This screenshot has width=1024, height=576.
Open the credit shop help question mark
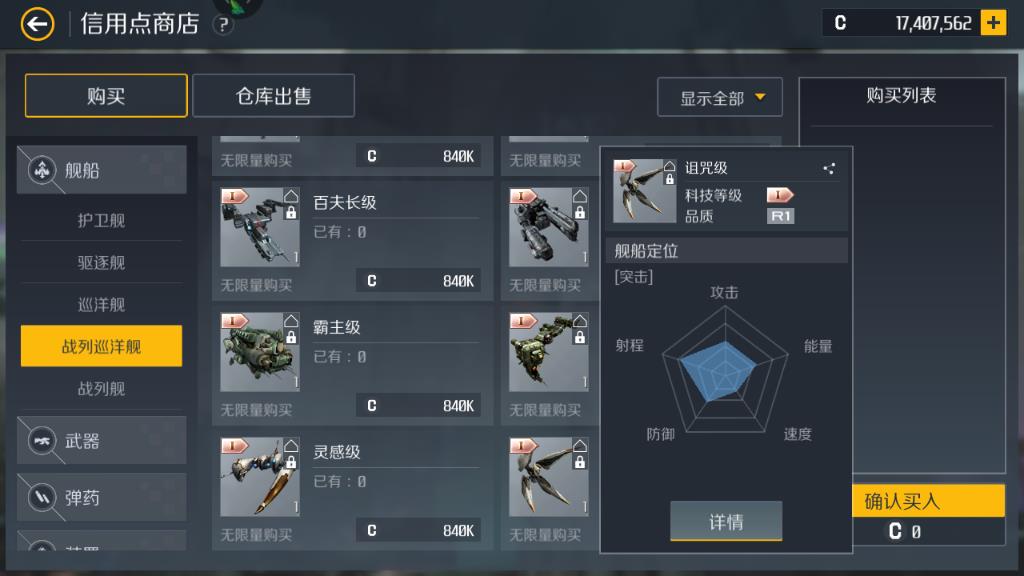(223, 25)
